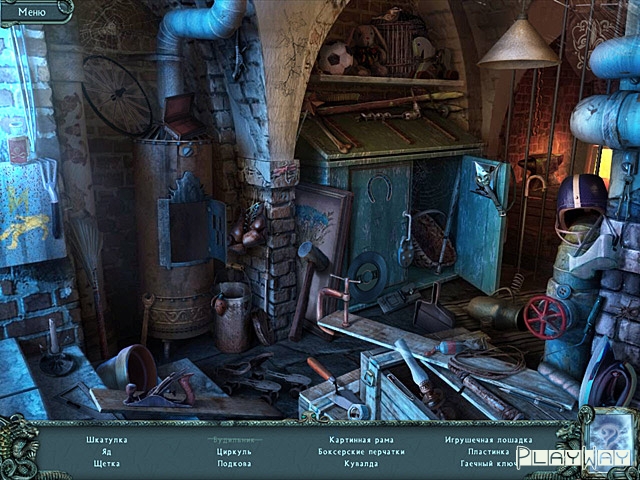Choose Щетка from the item list

105,464
